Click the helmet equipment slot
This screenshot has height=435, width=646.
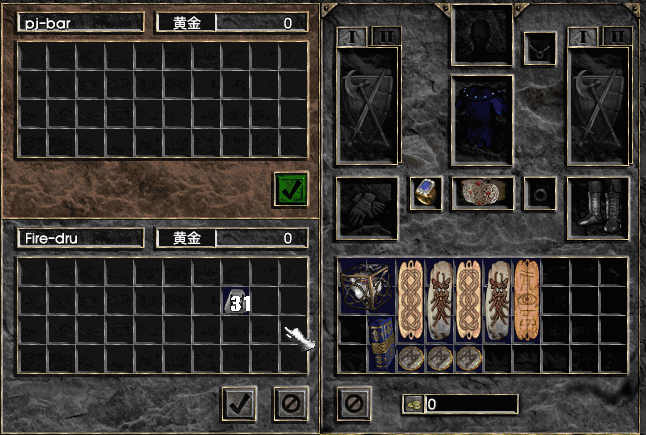(481, 35)
